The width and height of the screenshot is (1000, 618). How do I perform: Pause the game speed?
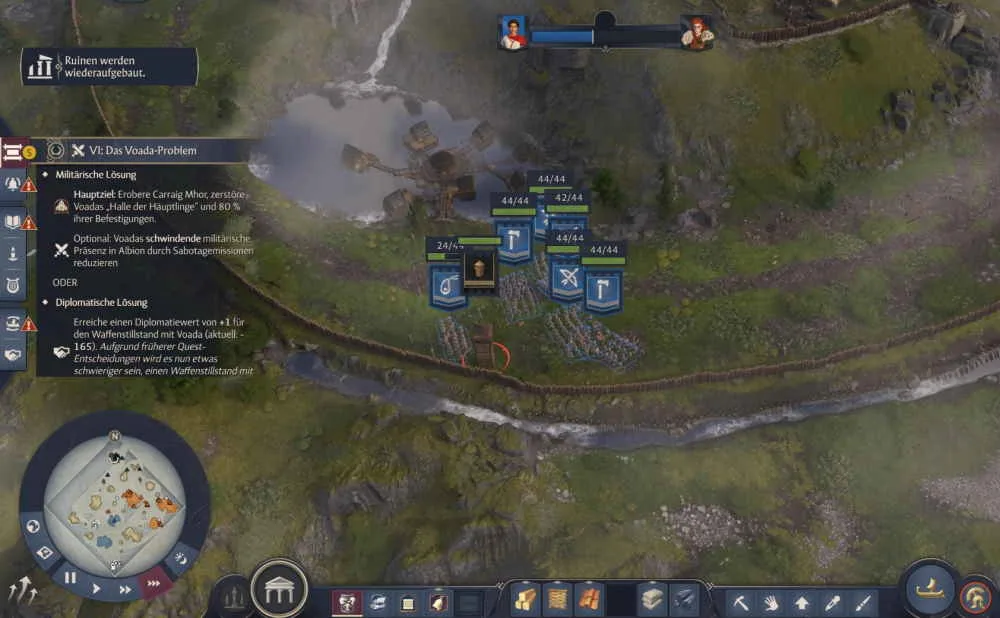click(x=70, y=577)
